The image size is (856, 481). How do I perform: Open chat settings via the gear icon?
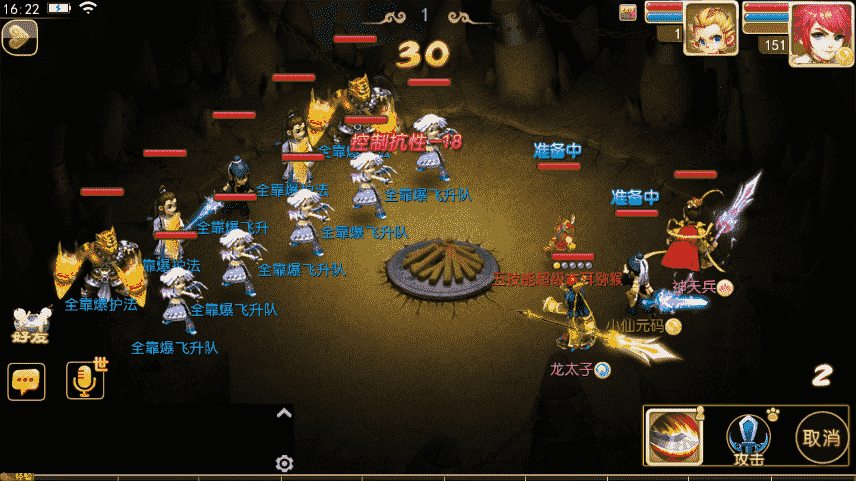[284, 463]
